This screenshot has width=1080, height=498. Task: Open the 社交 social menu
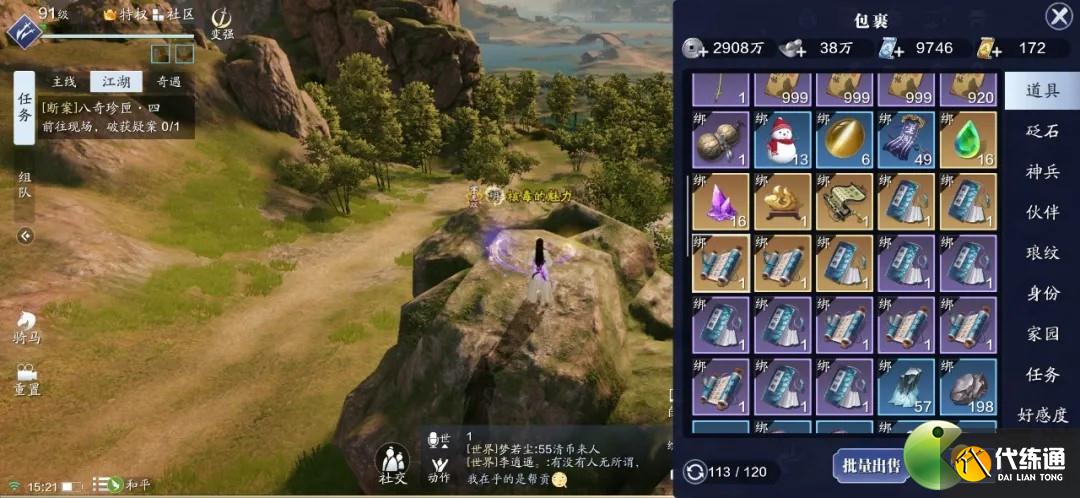coord(392,466)
